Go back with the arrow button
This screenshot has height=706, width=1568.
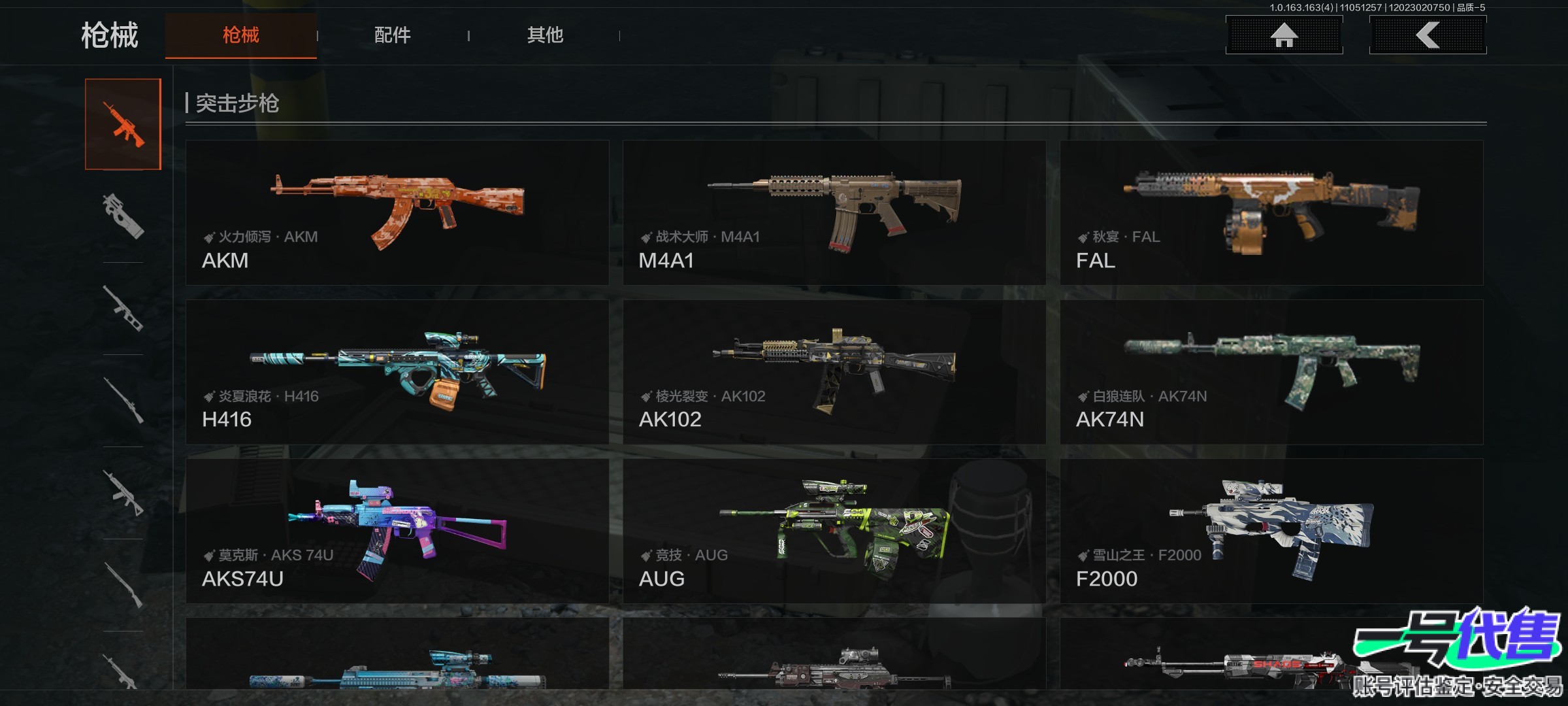1428,35
